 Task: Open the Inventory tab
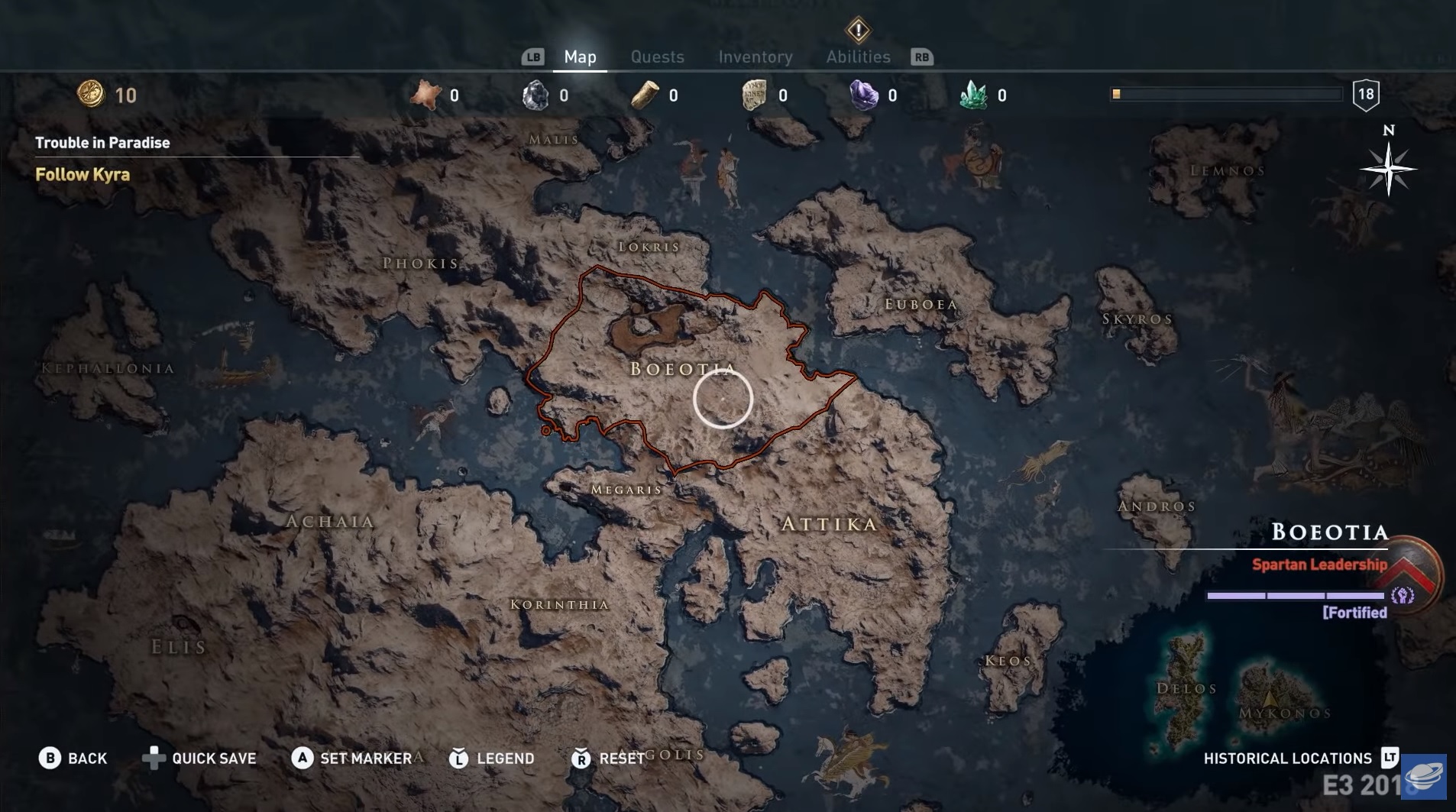coord(755,57)
